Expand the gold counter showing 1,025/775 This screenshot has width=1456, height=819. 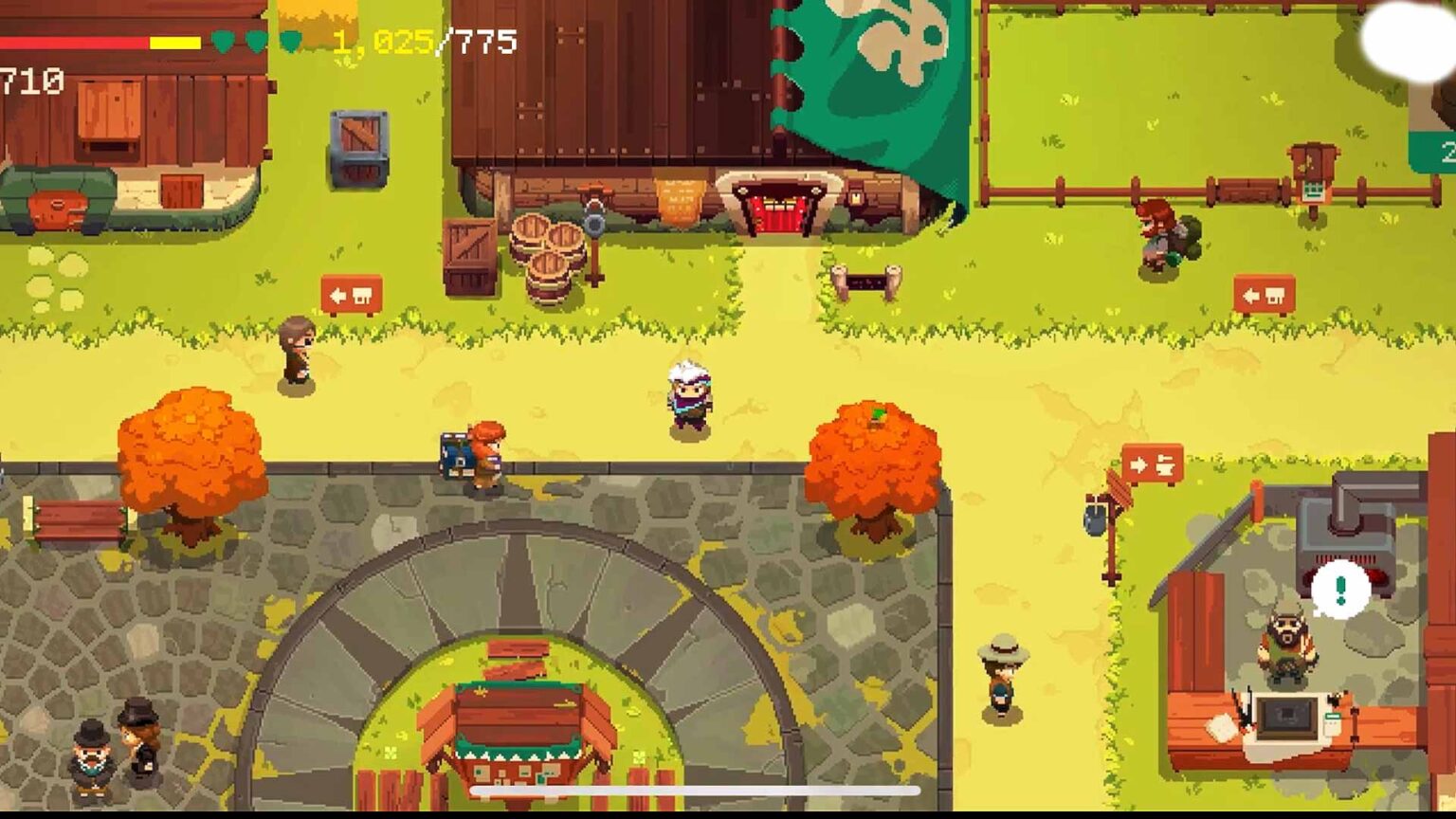click(x=420, y=41)
